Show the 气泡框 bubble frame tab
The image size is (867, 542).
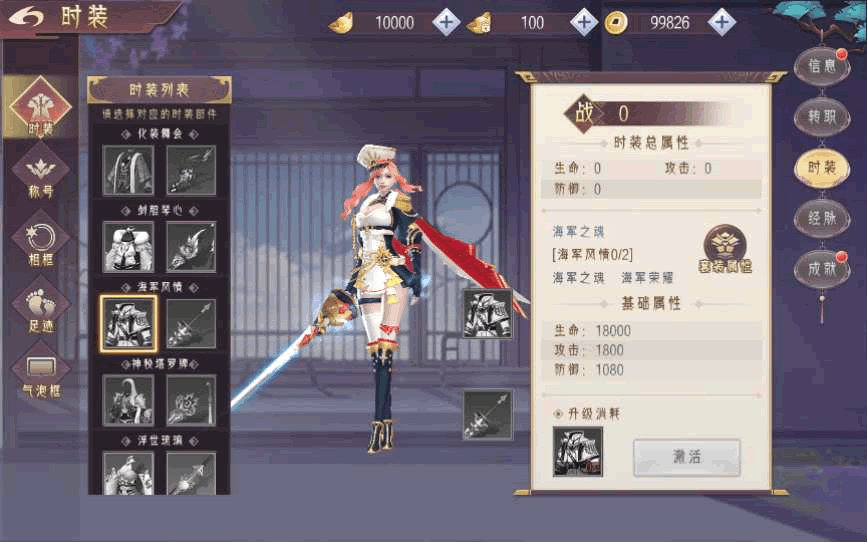point(41,372)
